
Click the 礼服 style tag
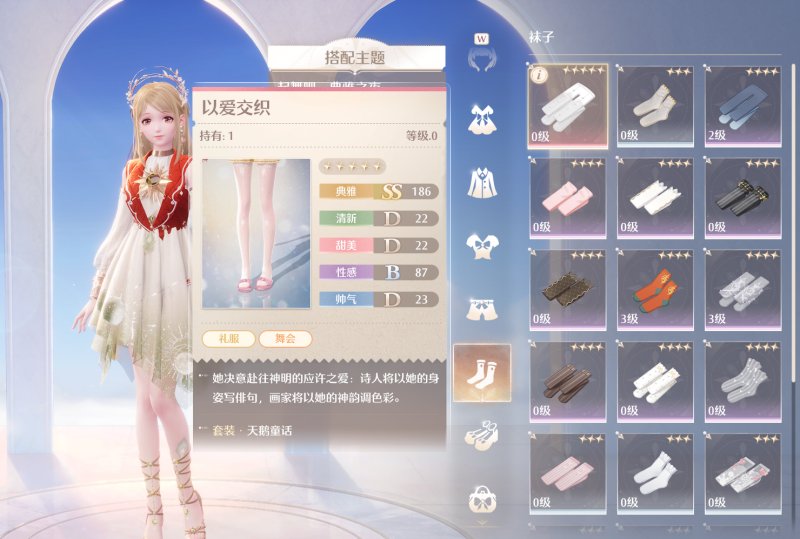(226, 339)
